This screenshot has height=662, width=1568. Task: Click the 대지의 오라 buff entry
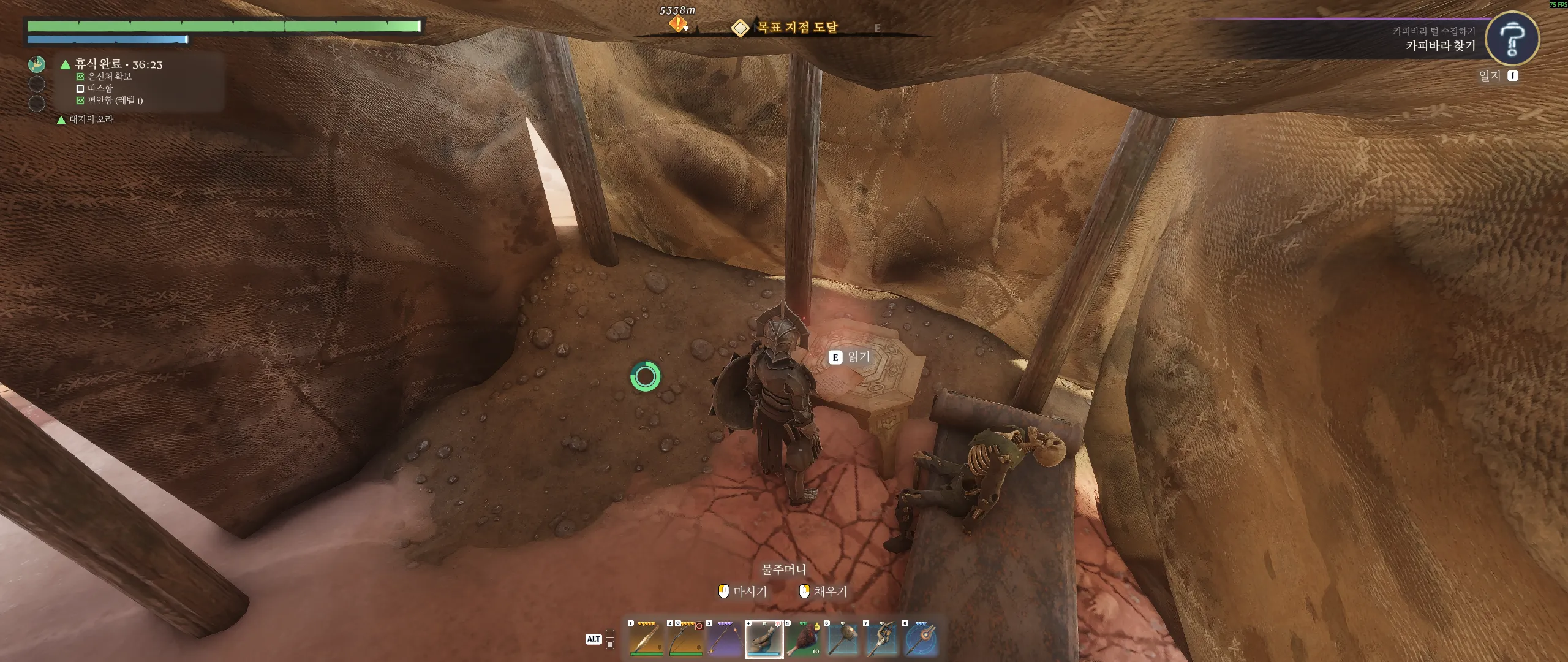coord(91,120)
